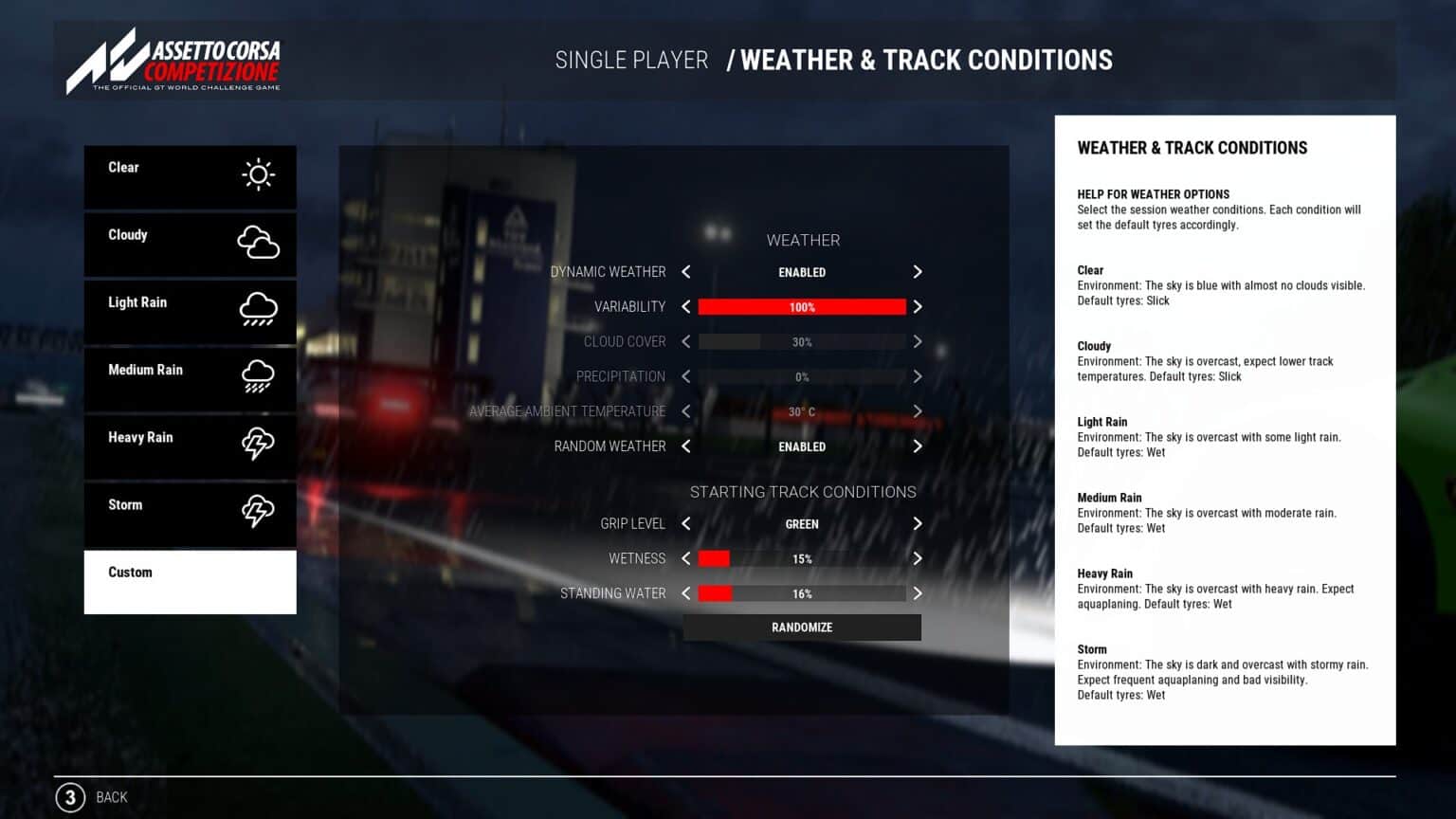
Task: Click the Cloudy weather cloud icon
Action: [x=256, y=244]
